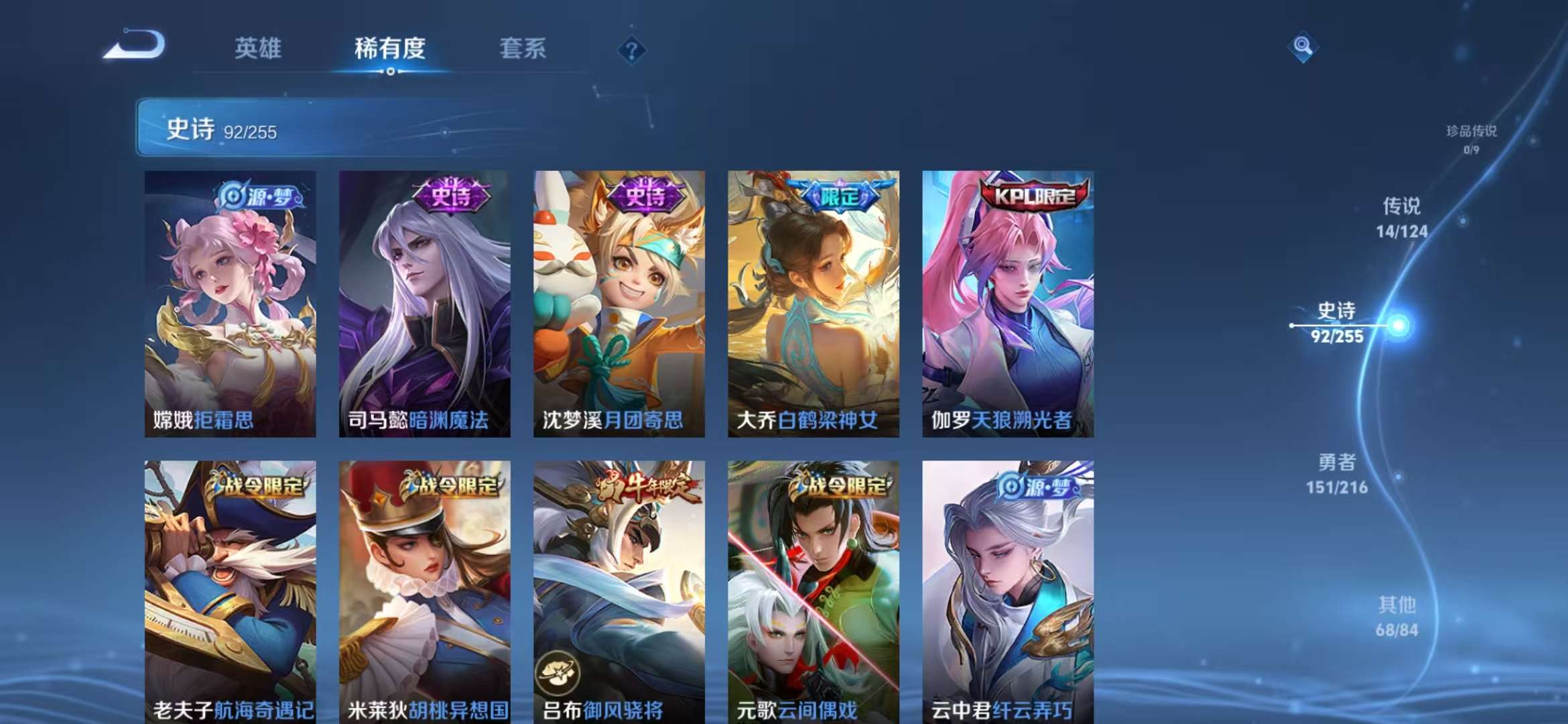1568x724 pixels.
Task: Open the search magnifier at top right
Action: [x=1303, y=46]
